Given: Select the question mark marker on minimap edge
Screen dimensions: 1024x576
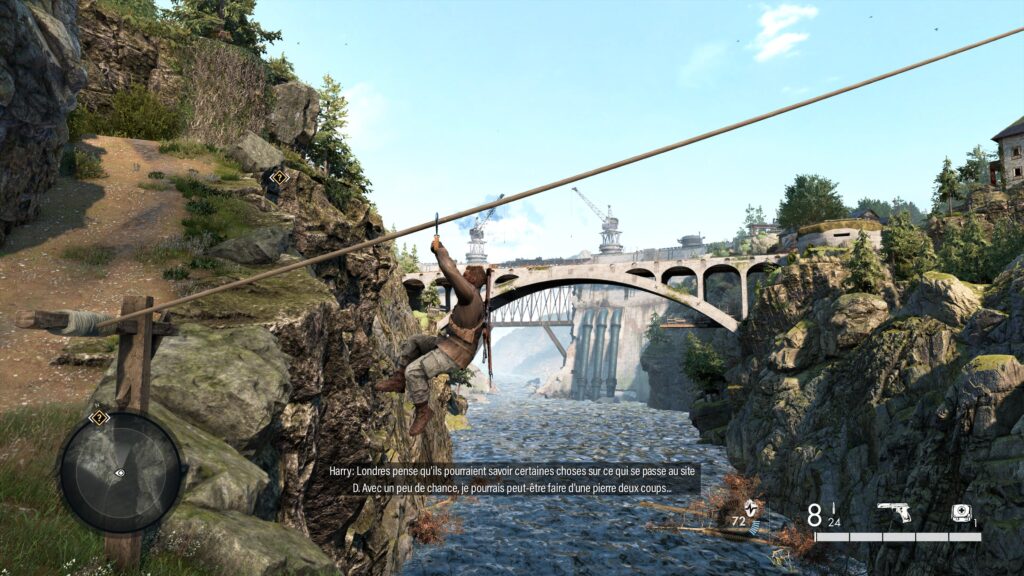Looking at the screenshot, I should 98,418.
